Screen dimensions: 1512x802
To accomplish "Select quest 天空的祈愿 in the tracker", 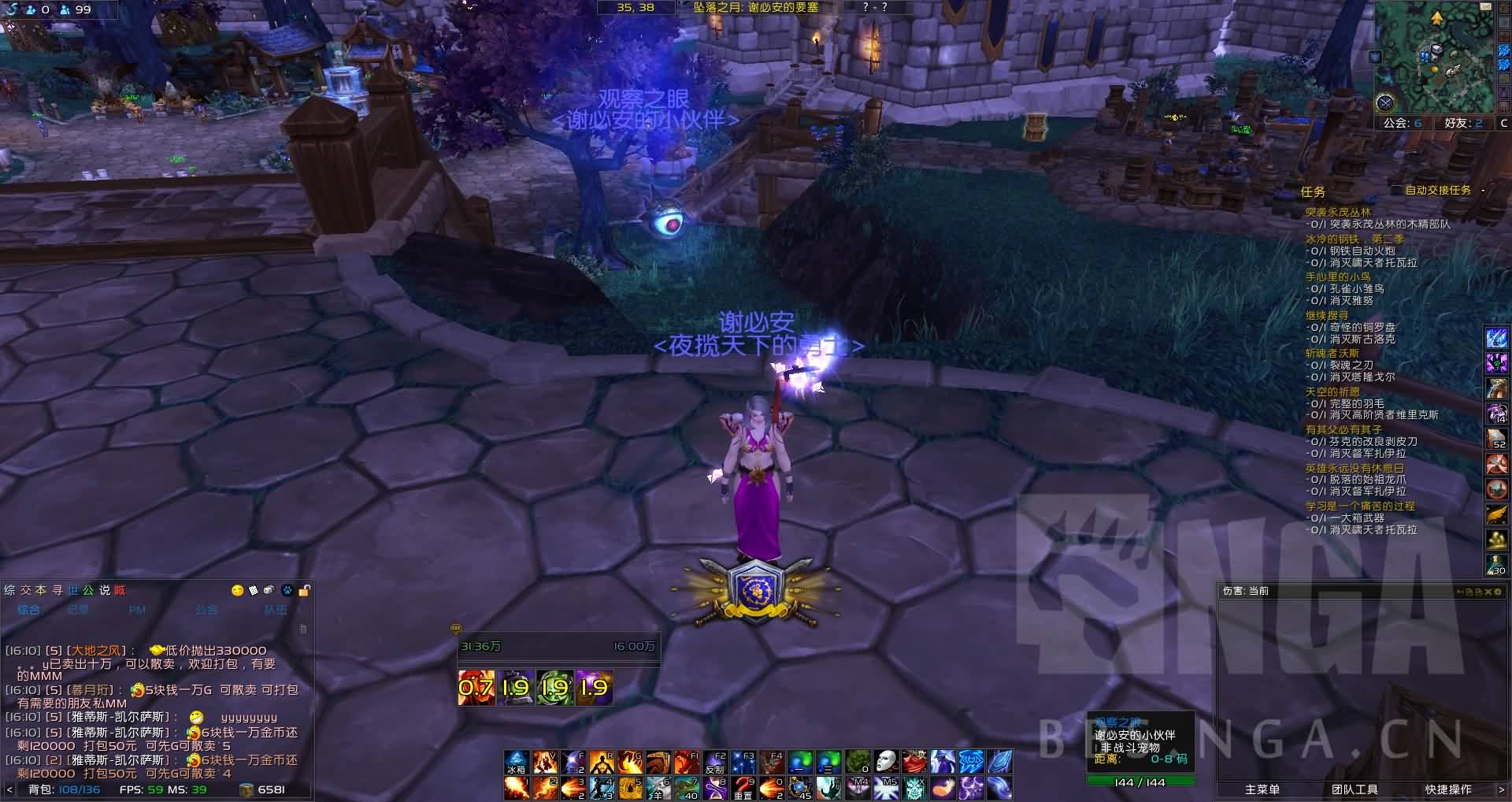I will tap(1332, 392).
